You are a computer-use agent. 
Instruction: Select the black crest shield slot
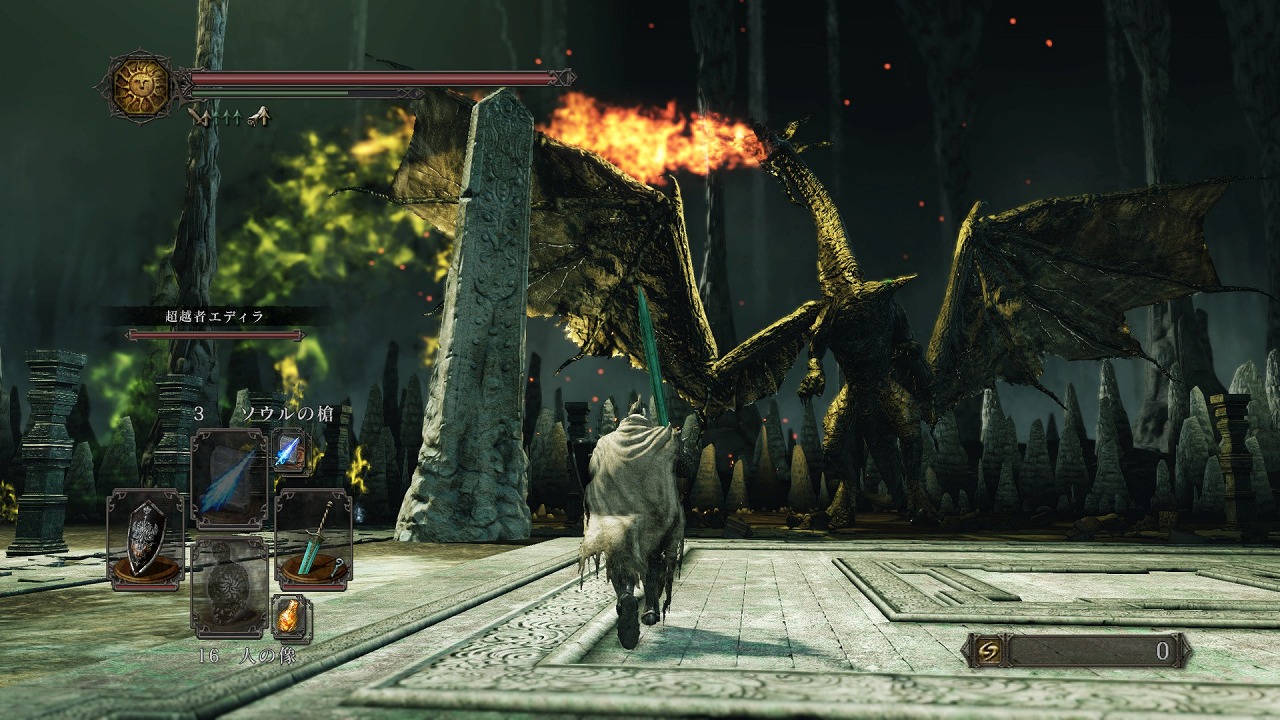point(145,538)
